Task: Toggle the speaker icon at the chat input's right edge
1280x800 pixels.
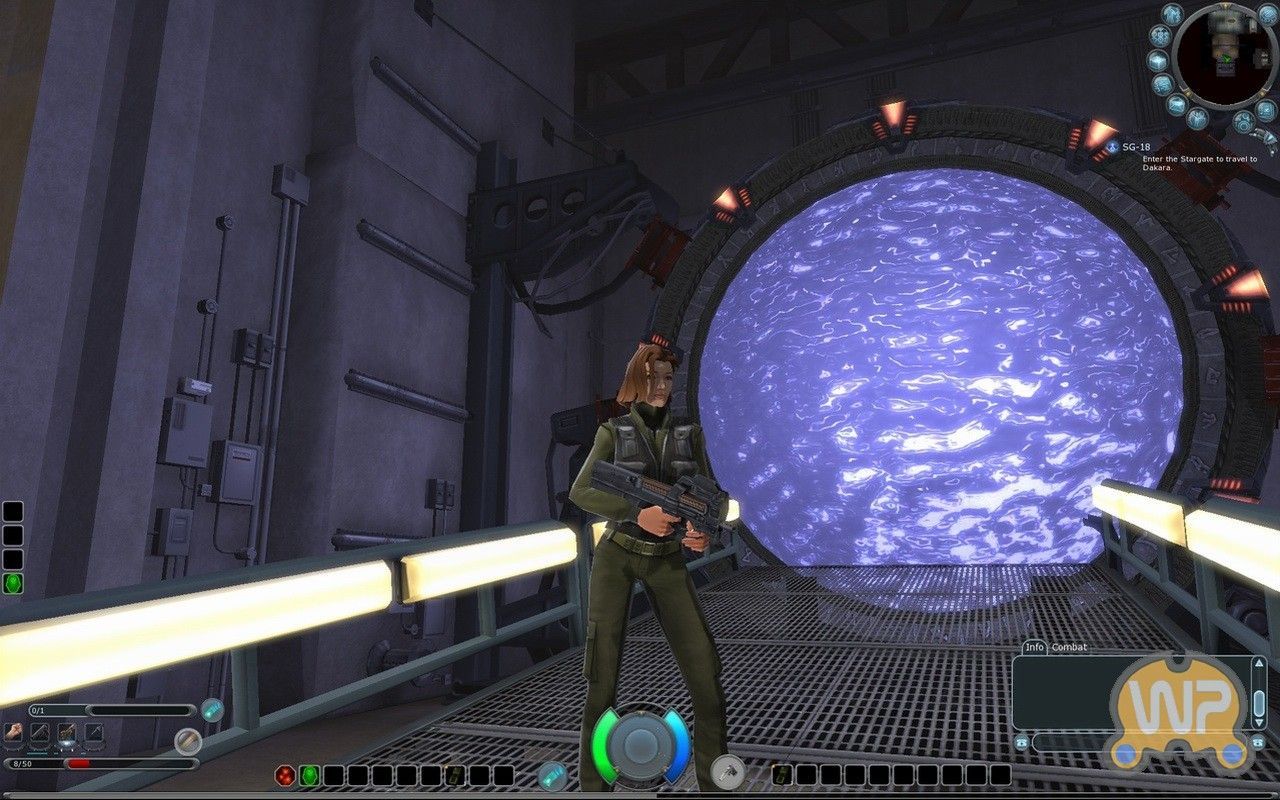Action: tap(1258, 743)
